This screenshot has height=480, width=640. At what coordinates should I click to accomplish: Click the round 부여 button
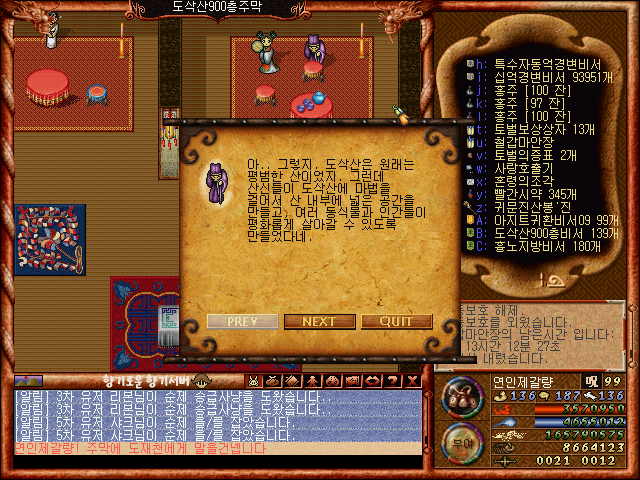coord(461,440)
